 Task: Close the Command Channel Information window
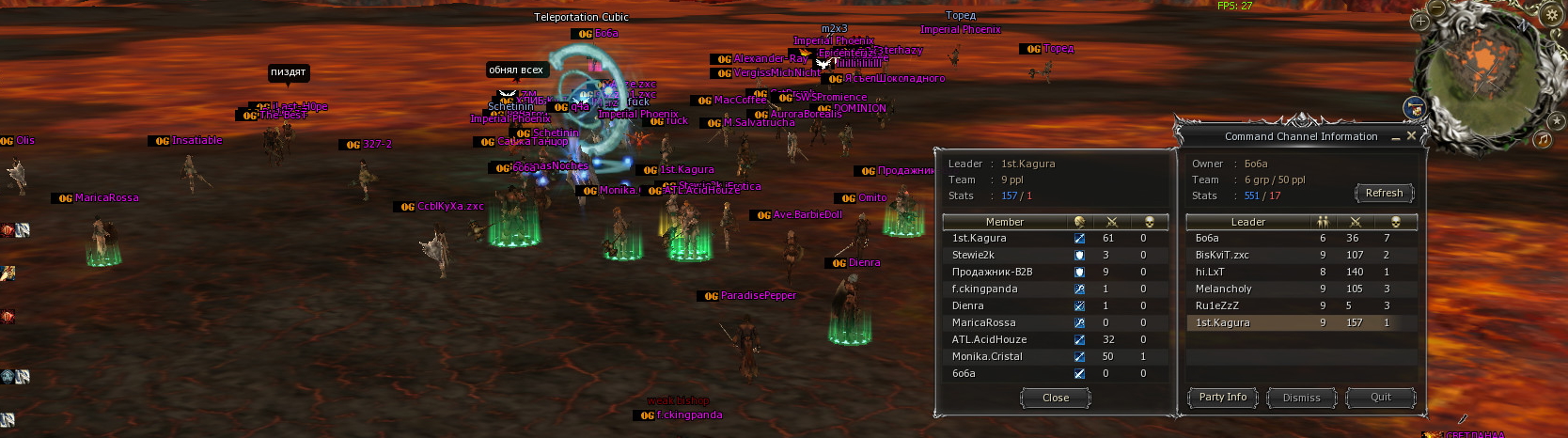[x=1411, y=136]
